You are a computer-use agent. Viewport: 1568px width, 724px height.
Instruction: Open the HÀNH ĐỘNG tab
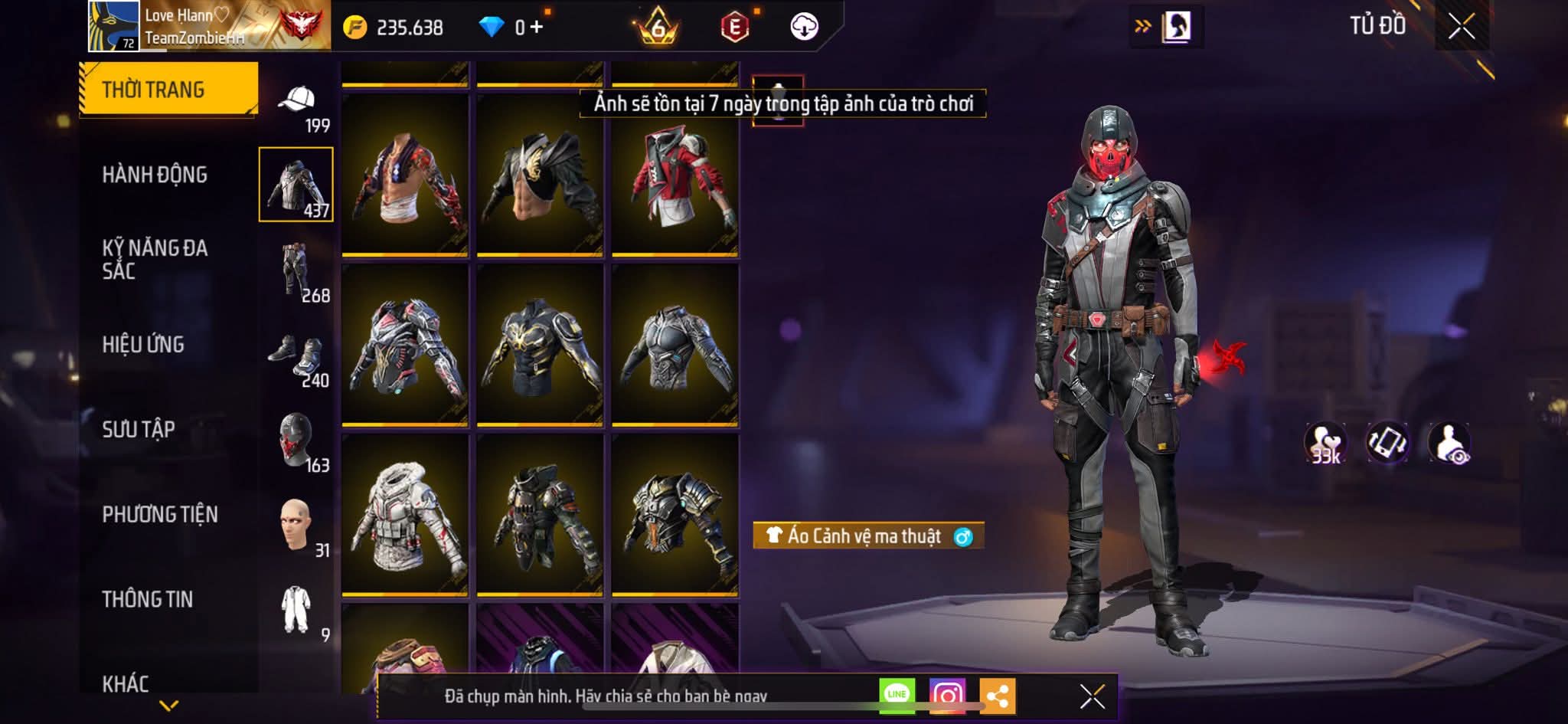pos(155,175)
